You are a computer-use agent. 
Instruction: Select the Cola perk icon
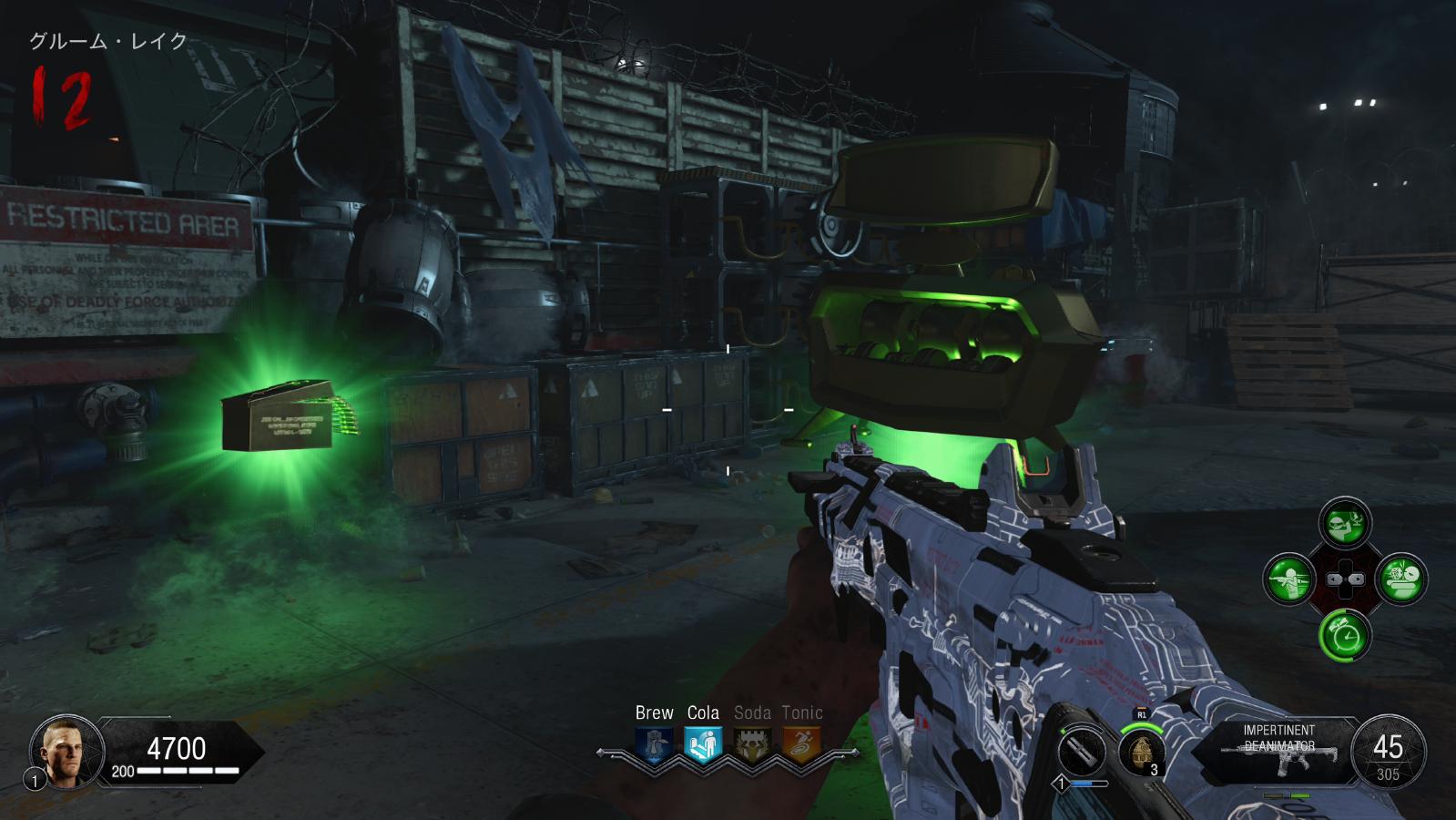coord(703,745)
